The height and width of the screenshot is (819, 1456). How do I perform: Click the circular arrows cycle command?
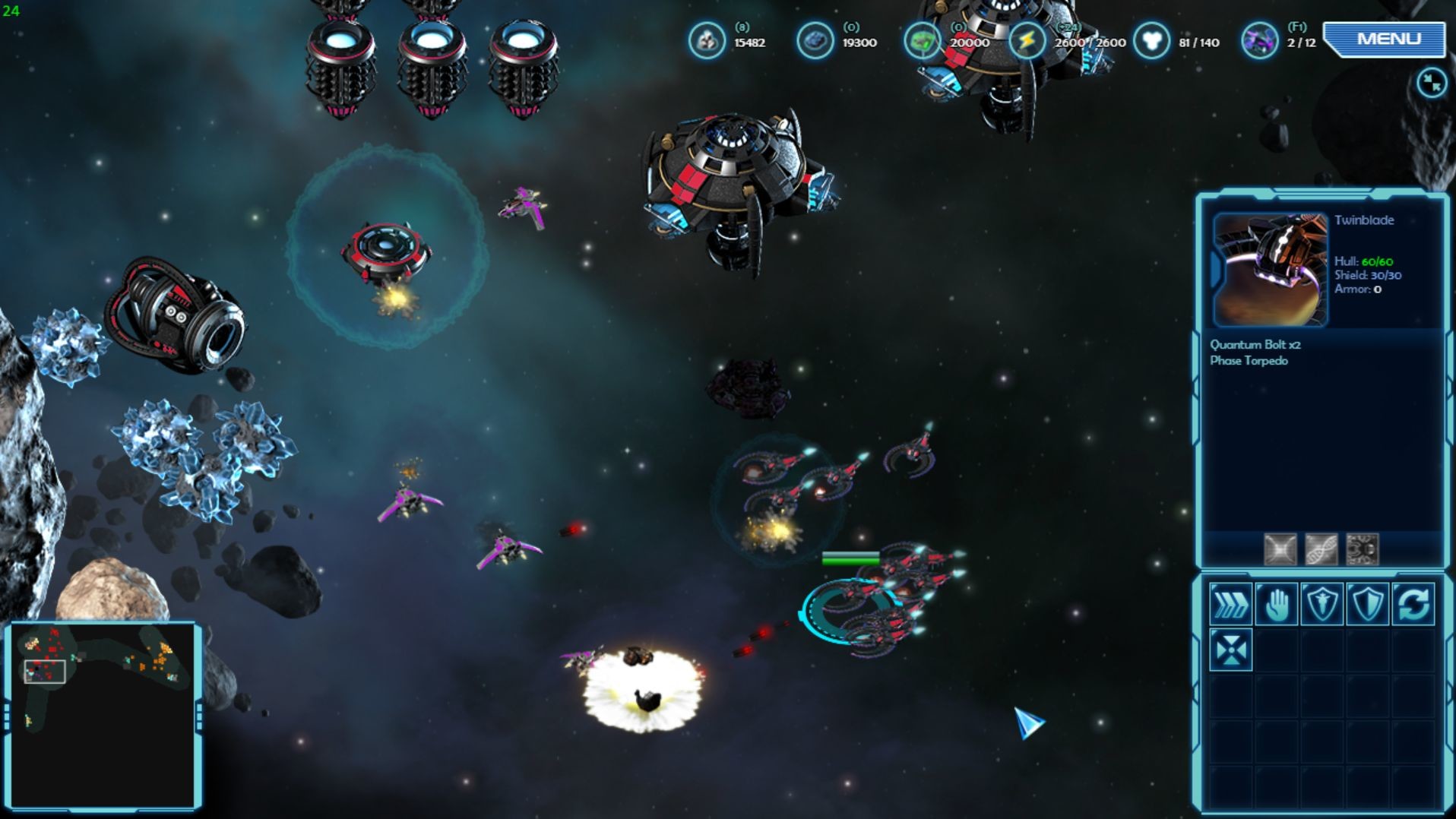coord(1413,605)
